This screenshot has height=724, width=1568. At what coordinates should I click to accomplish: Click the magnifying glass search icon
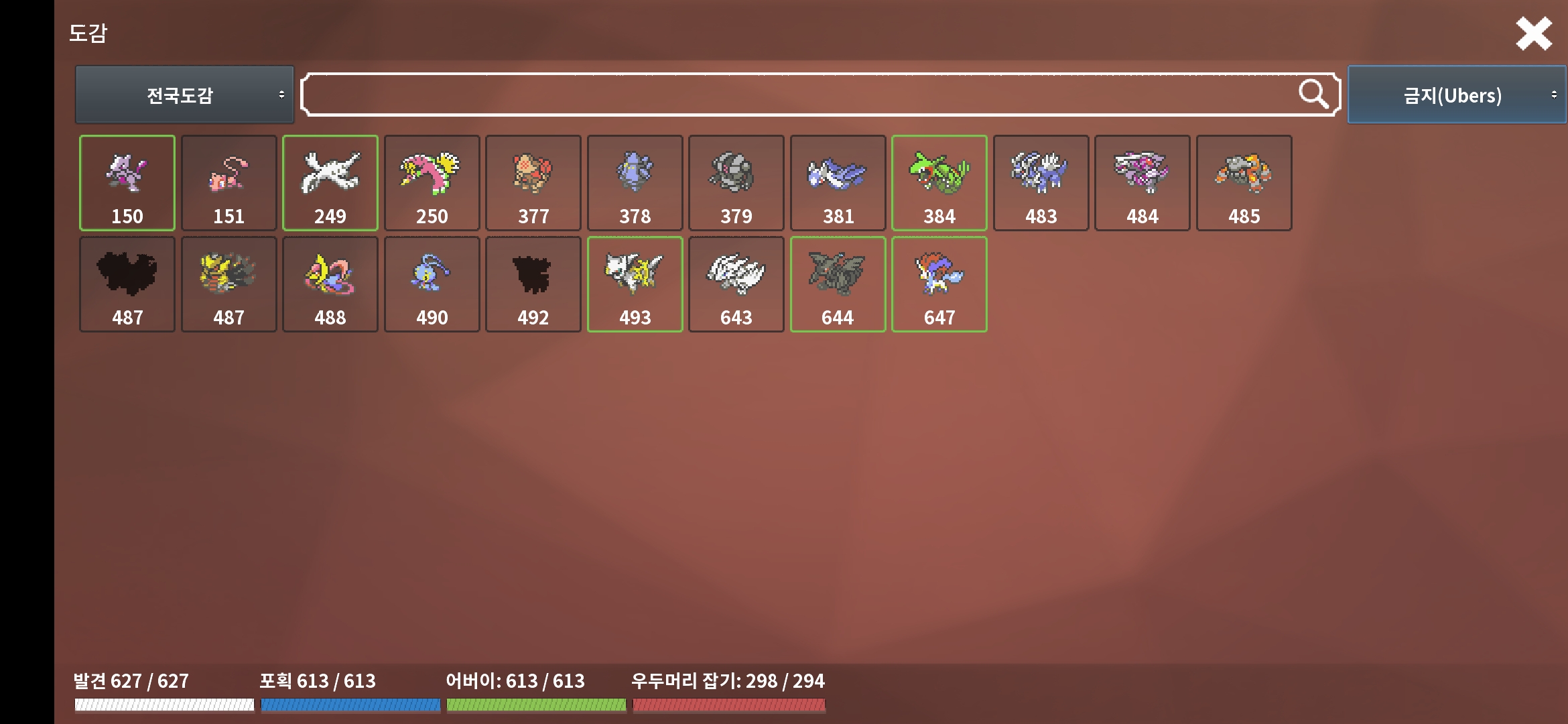1312,94
